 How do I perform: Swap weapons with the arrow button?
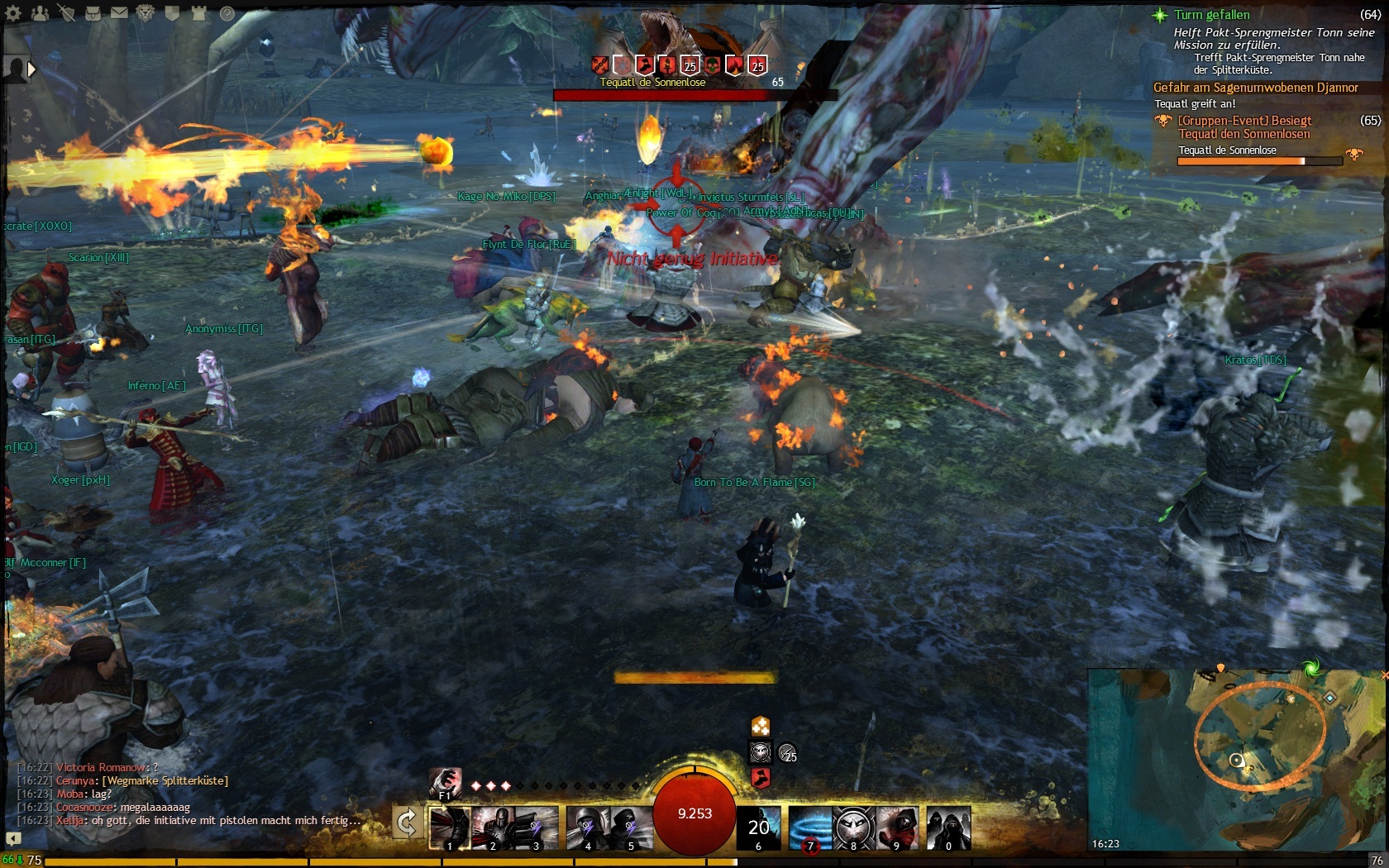pyautogui.click(x=407, y=823)
